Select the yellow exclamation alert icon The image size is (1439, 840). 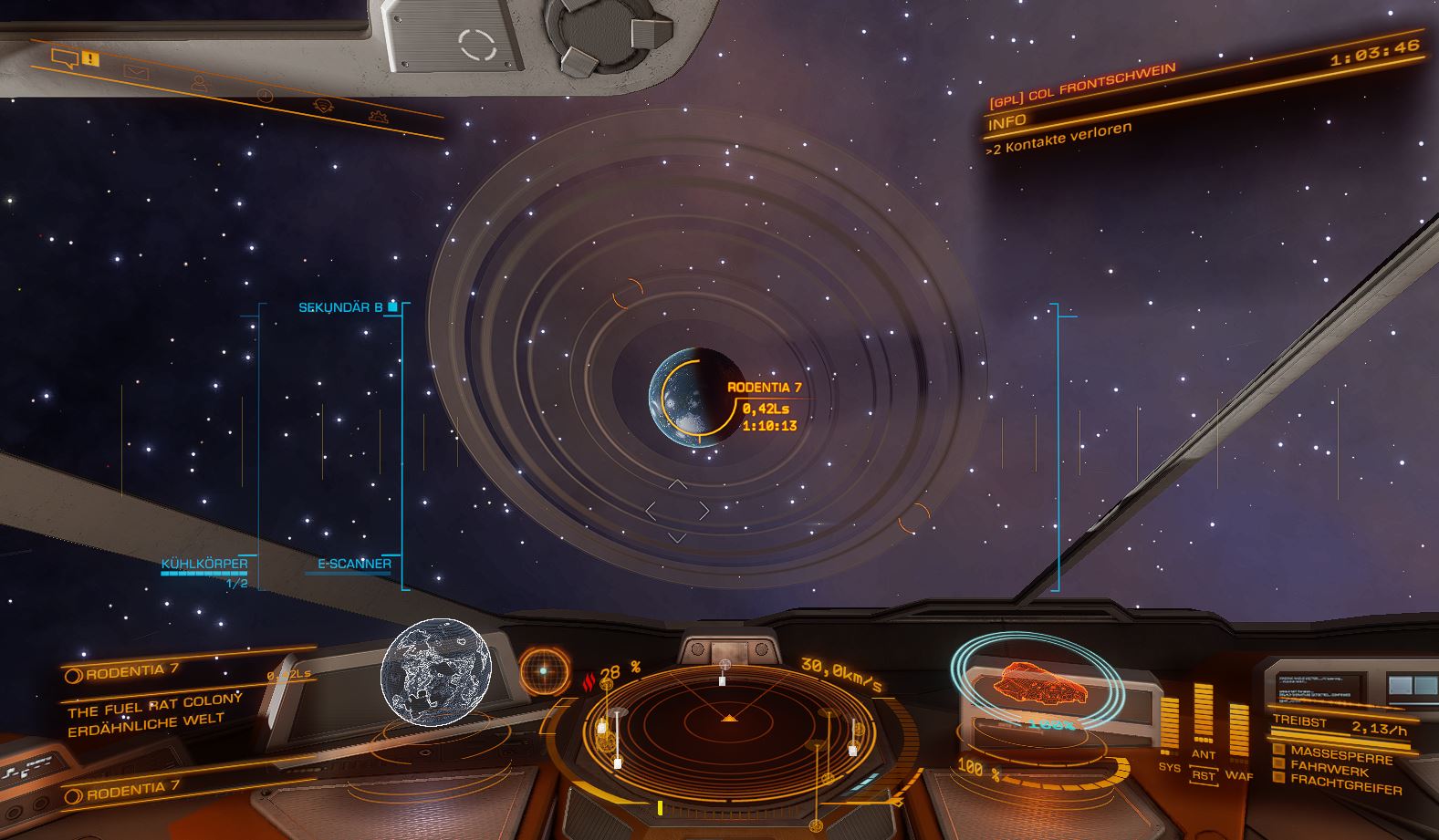(x=90, y=58)
